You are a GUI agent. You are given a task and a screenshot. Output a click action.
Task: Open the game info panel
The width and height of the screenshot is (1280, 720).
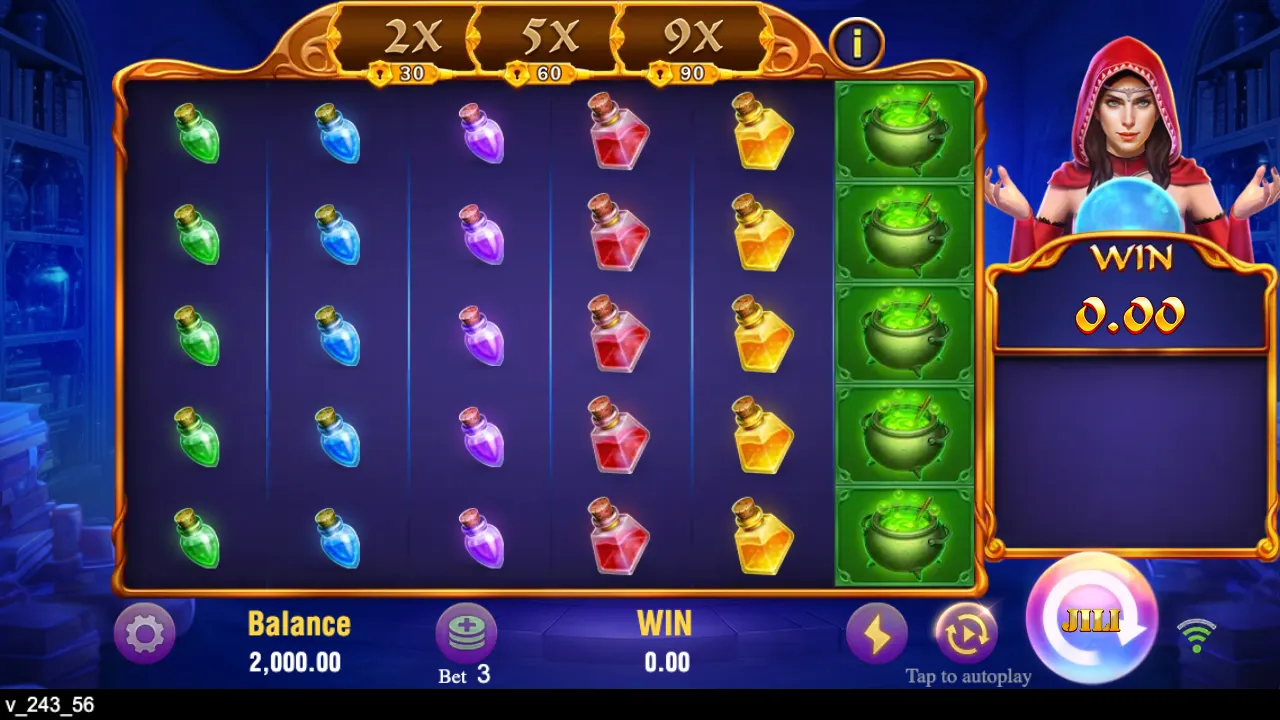coord(858,43)
